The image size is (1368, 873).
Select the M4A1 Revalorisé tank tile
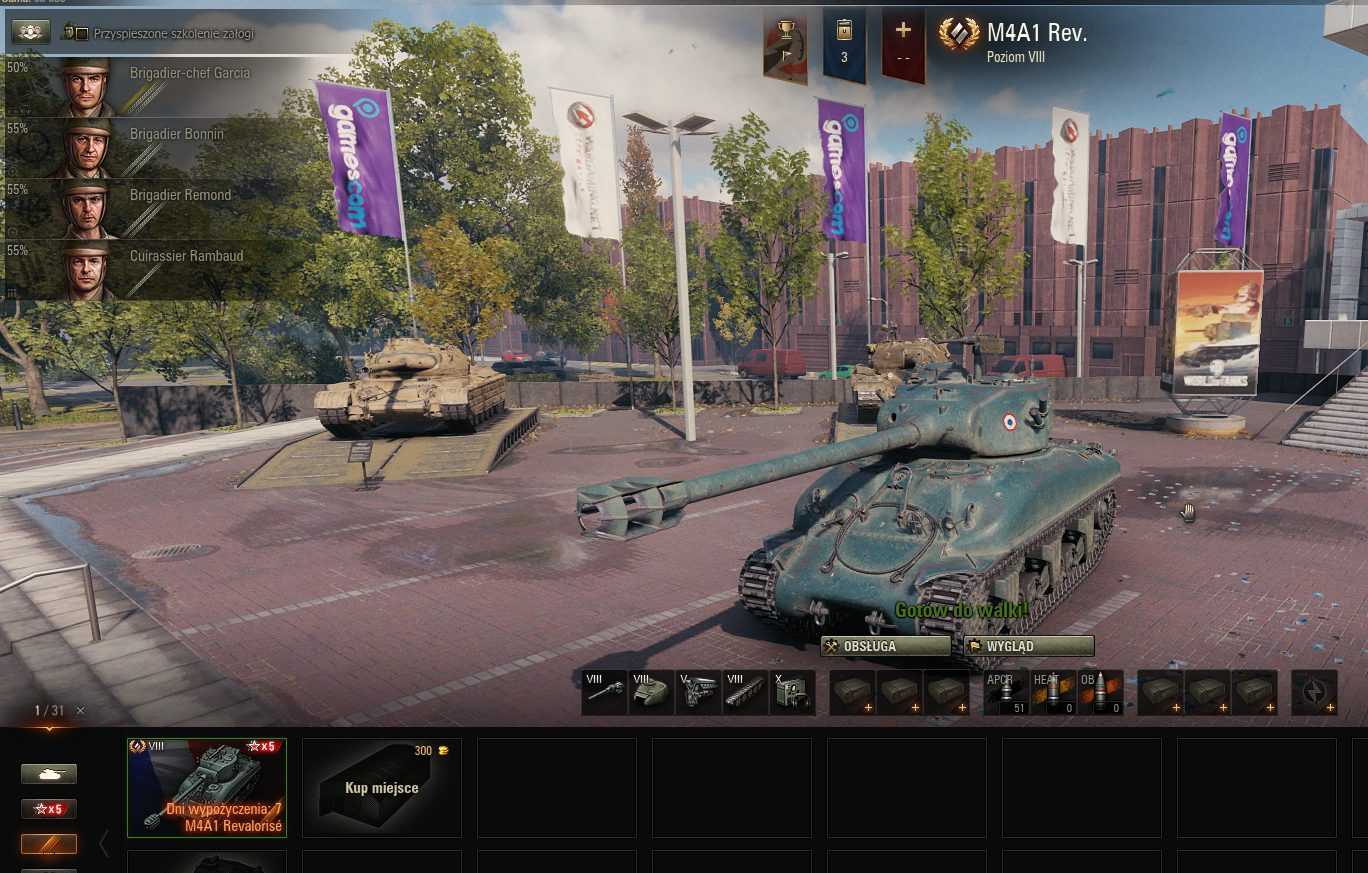(x=207, y=787)
